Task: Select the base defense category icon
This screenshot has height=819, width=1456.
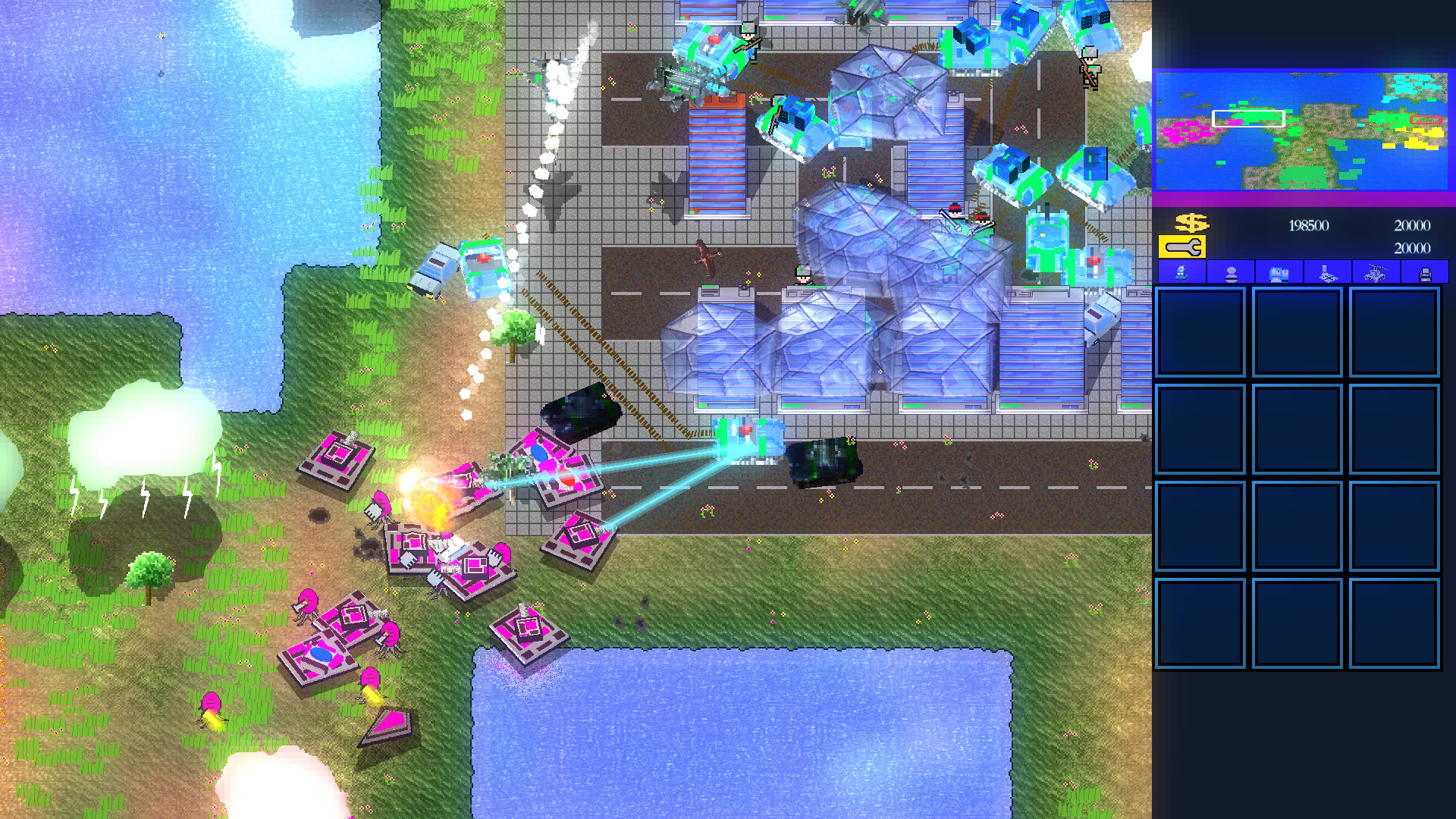Action: tap(1327, 275)
